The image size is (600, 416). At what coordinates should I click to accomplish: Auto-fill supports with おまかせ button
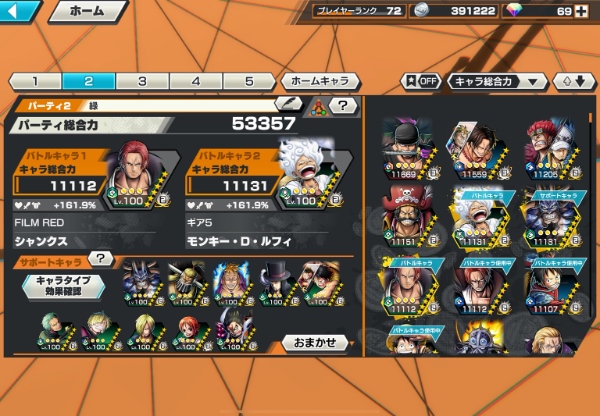click(314, 342)
